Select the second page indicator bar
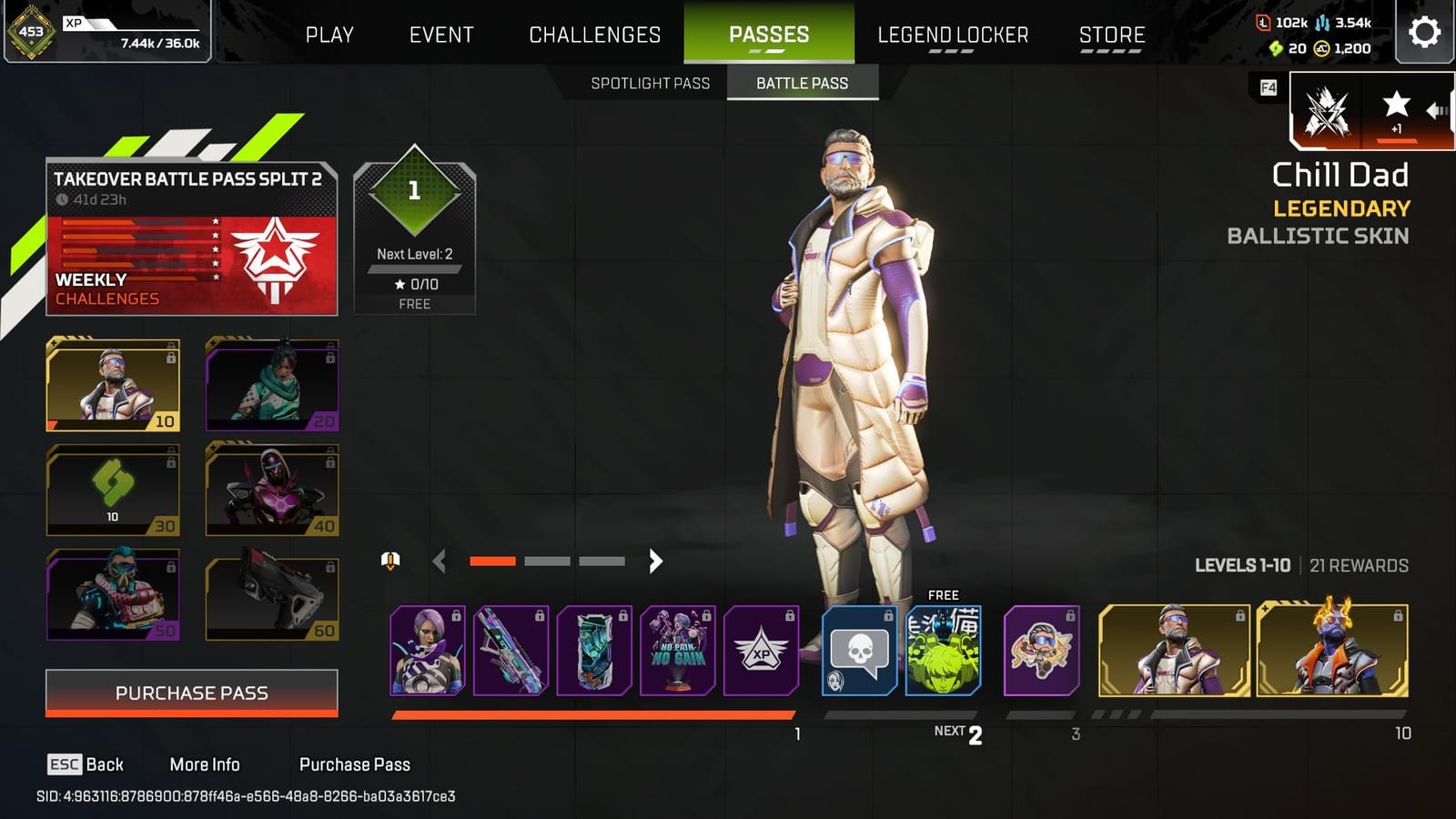Viewport: 1456px width, 819px height. click(547, 561)
